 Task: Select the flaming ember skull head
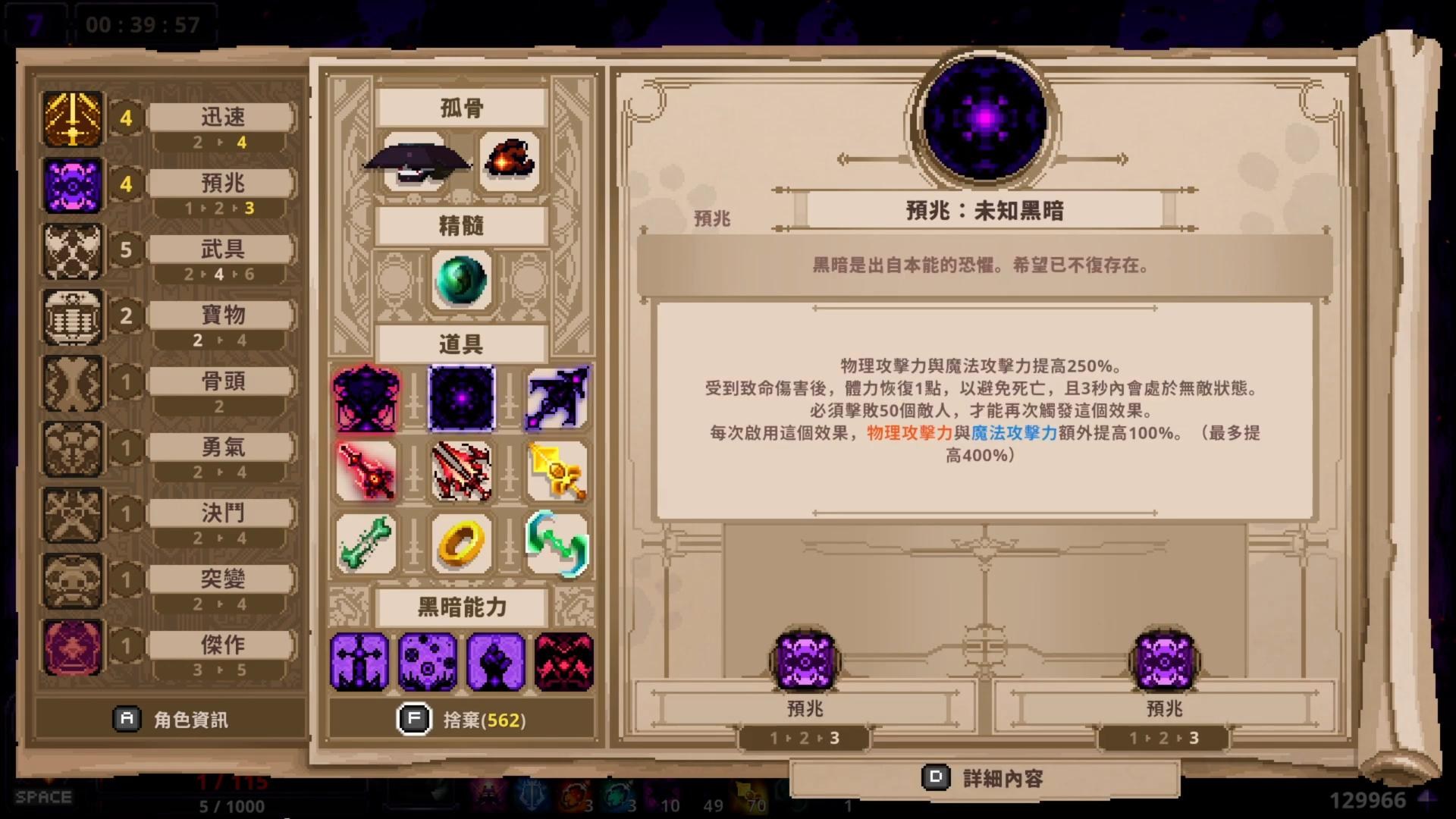coord(510,159)
